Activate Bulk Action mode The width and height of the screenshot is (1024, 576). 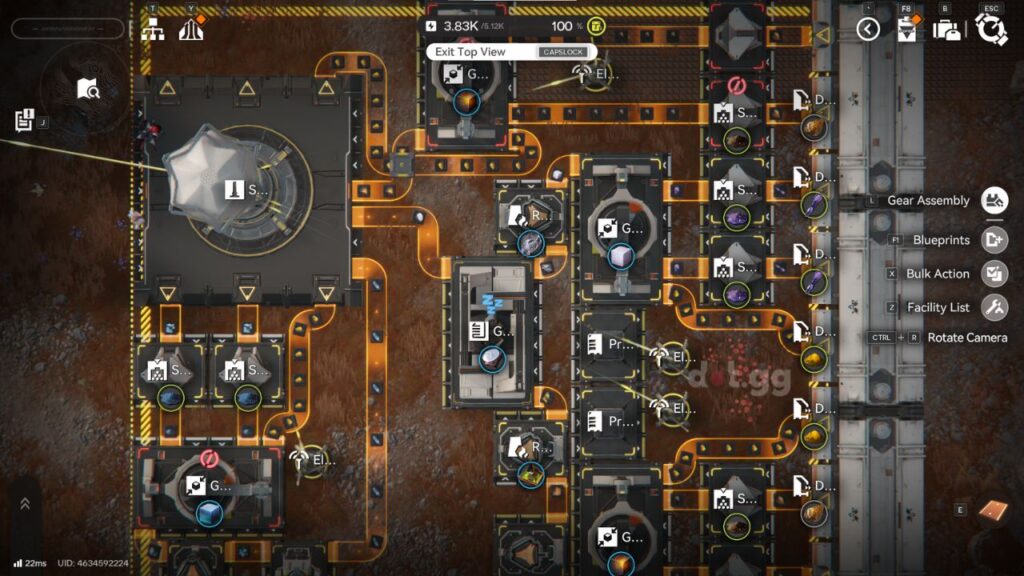tap(994, 273)
